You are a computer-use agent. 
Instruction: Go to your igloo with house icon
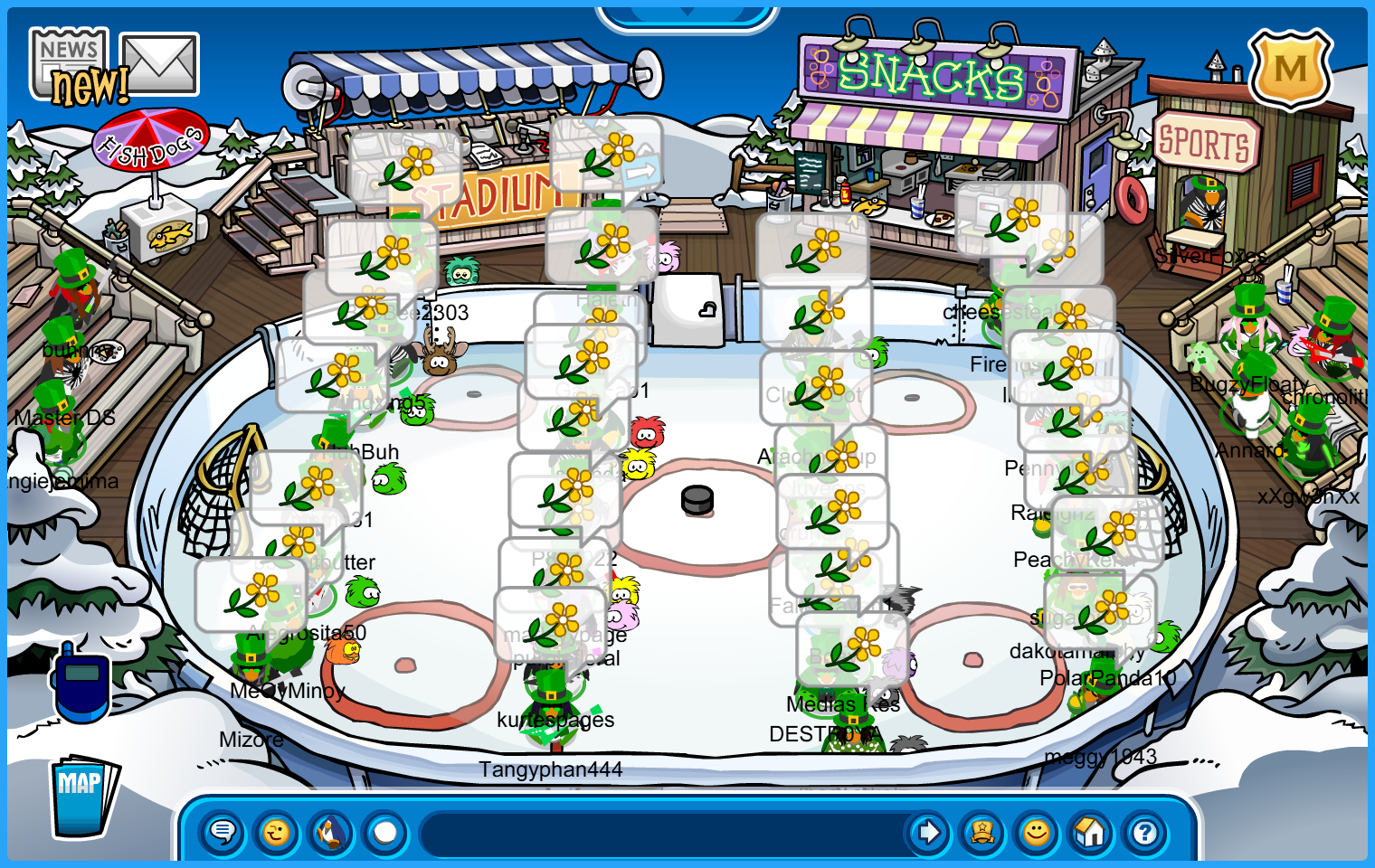tap(1091, 832)
